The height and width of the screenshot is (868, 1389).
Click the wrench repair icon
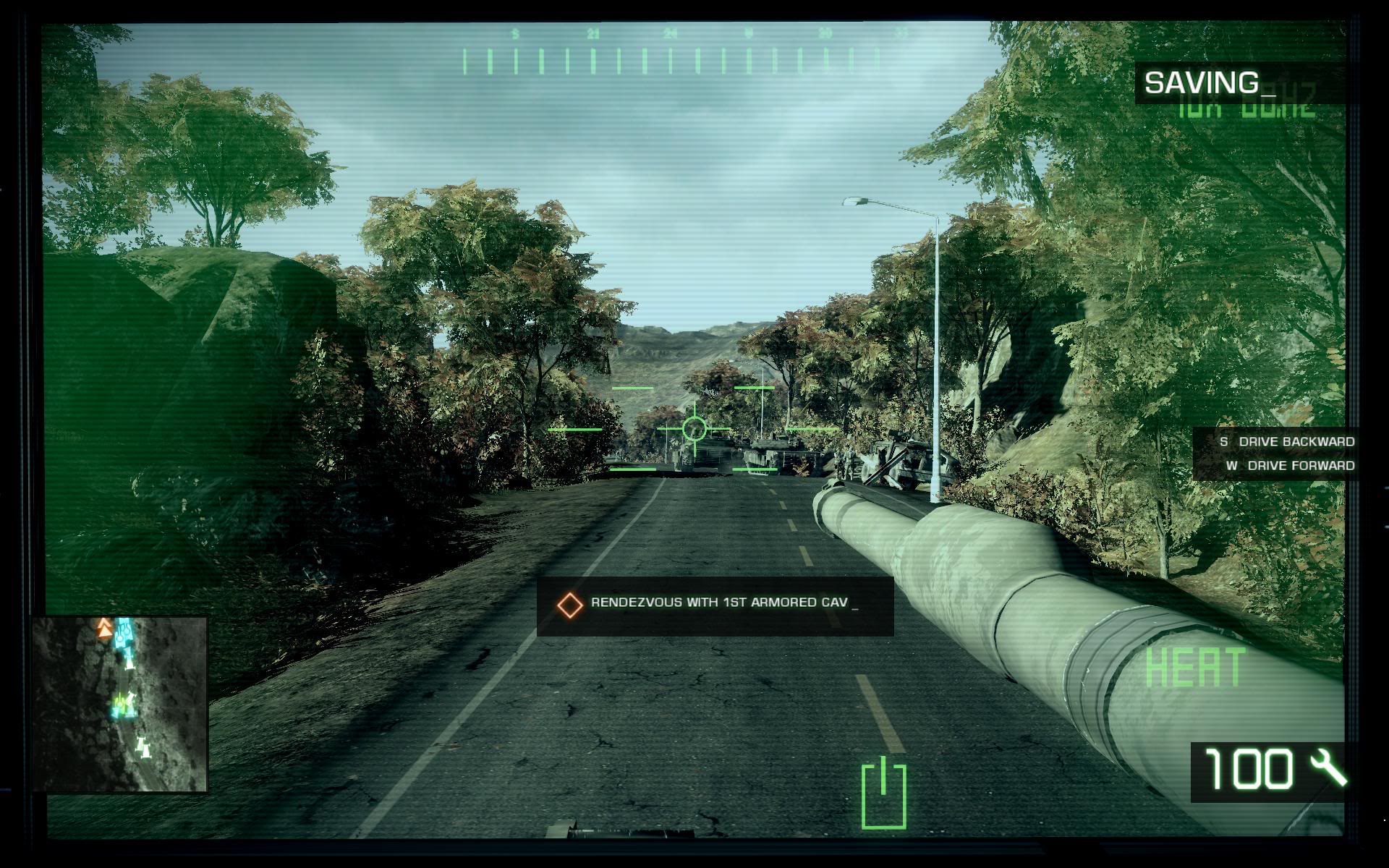tap(1328, 769)
